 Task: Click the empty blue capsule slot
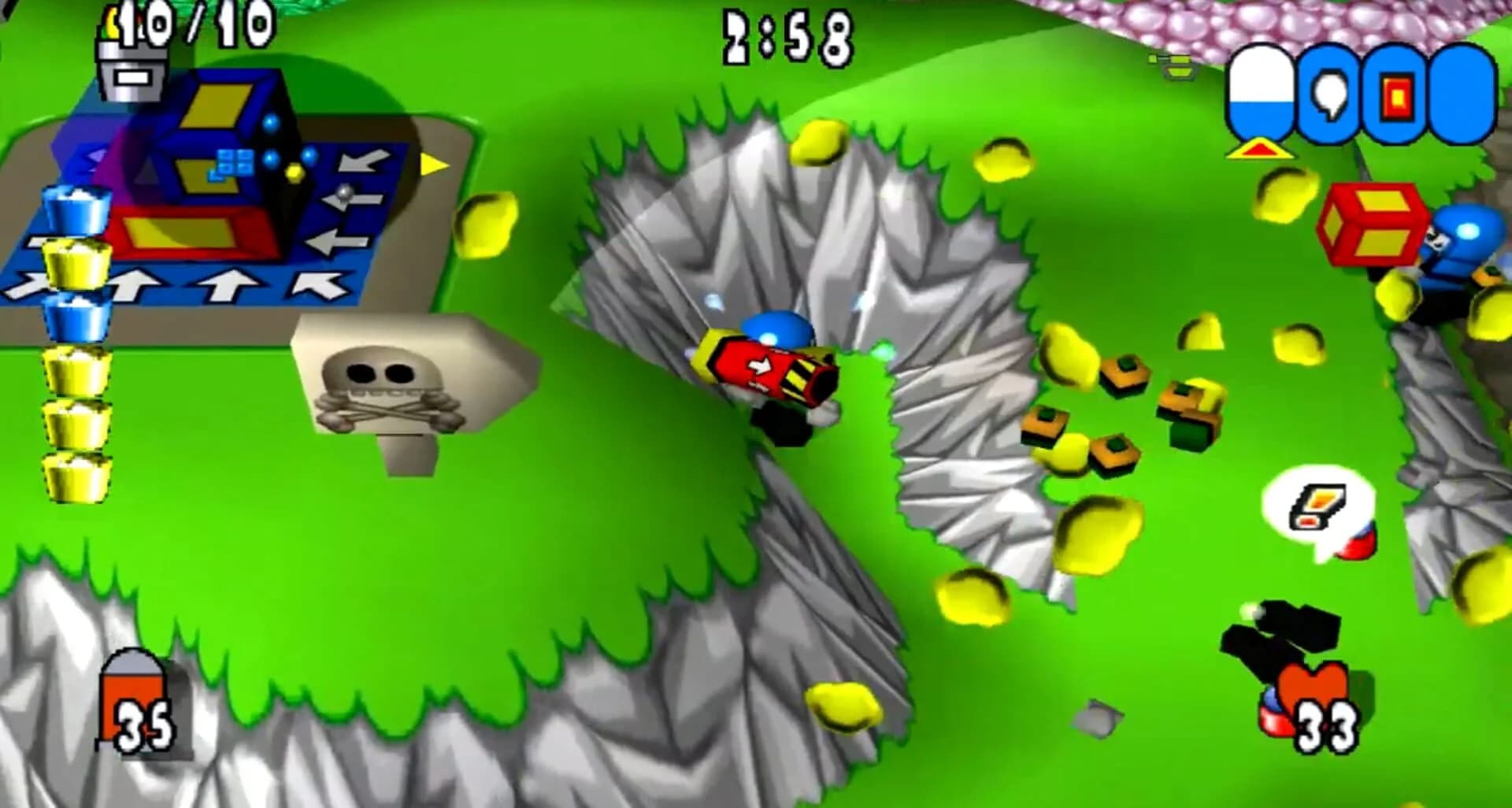[x=1461, y=95]
